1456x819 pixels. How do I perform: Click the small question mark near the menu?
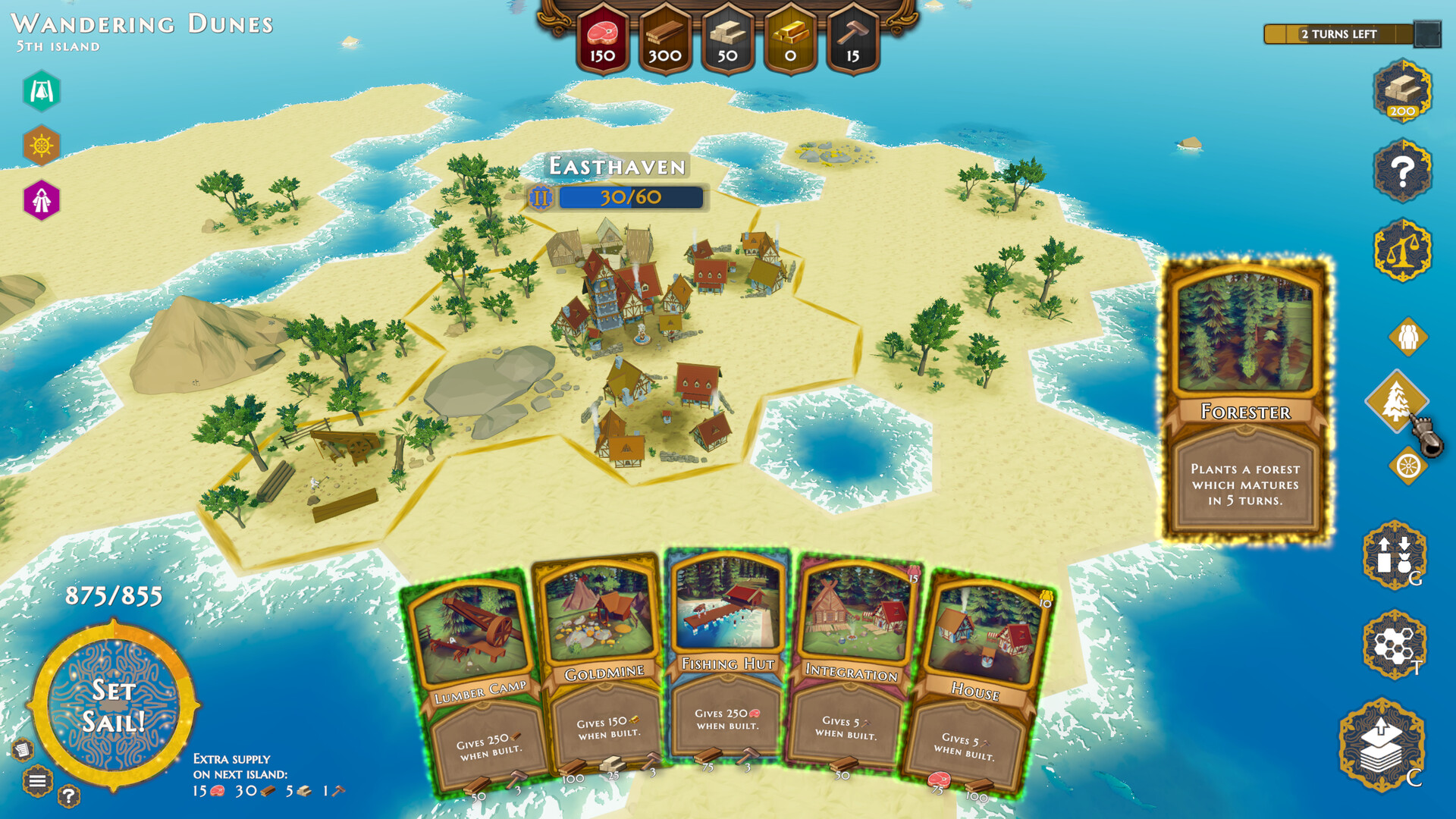pyautogui.click(x=70, y=796)
